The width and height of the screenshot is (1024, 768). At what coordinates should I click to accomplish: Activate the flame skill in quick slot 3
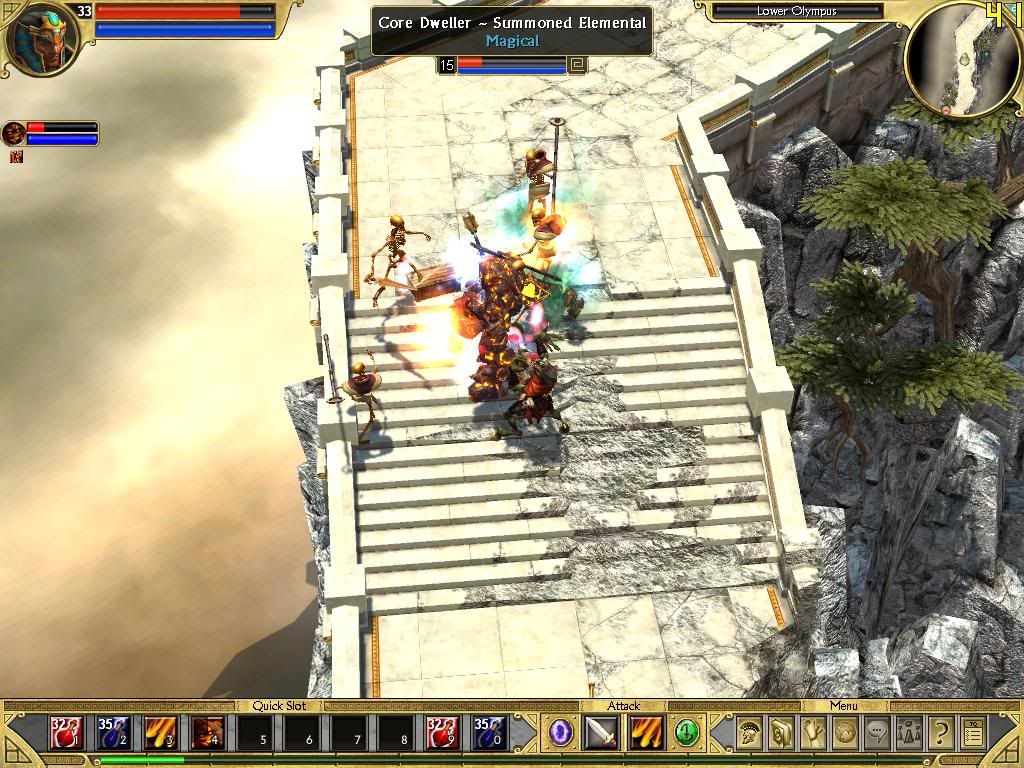coord(161,734)
